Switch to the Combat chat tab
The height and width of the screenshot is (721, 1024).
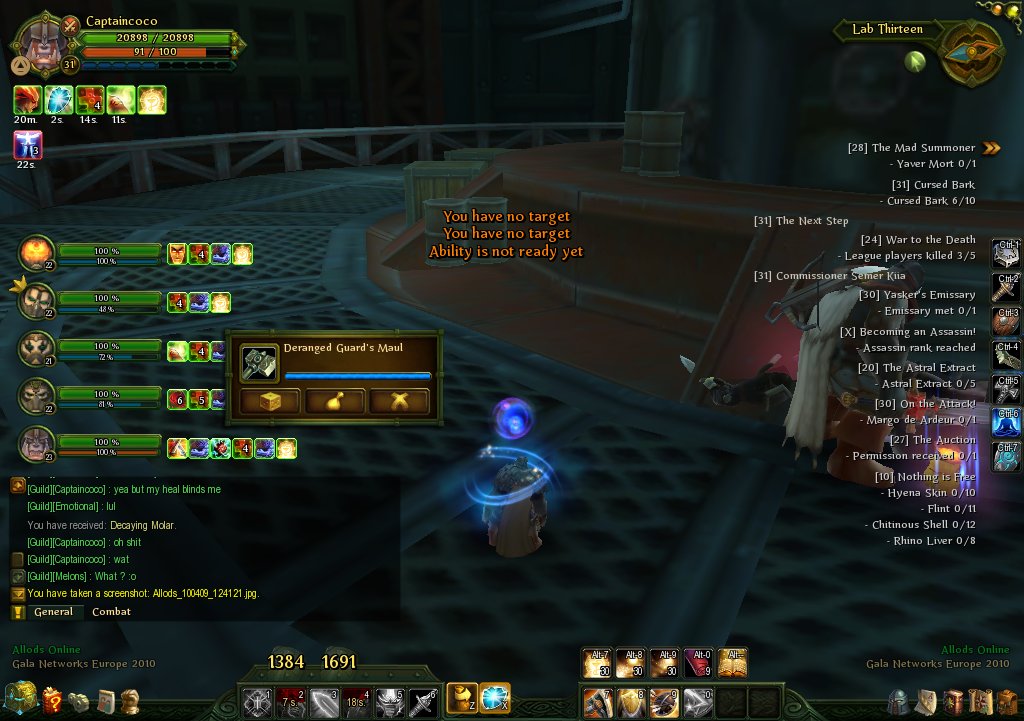pyautogui.click(x=111, y=611)
